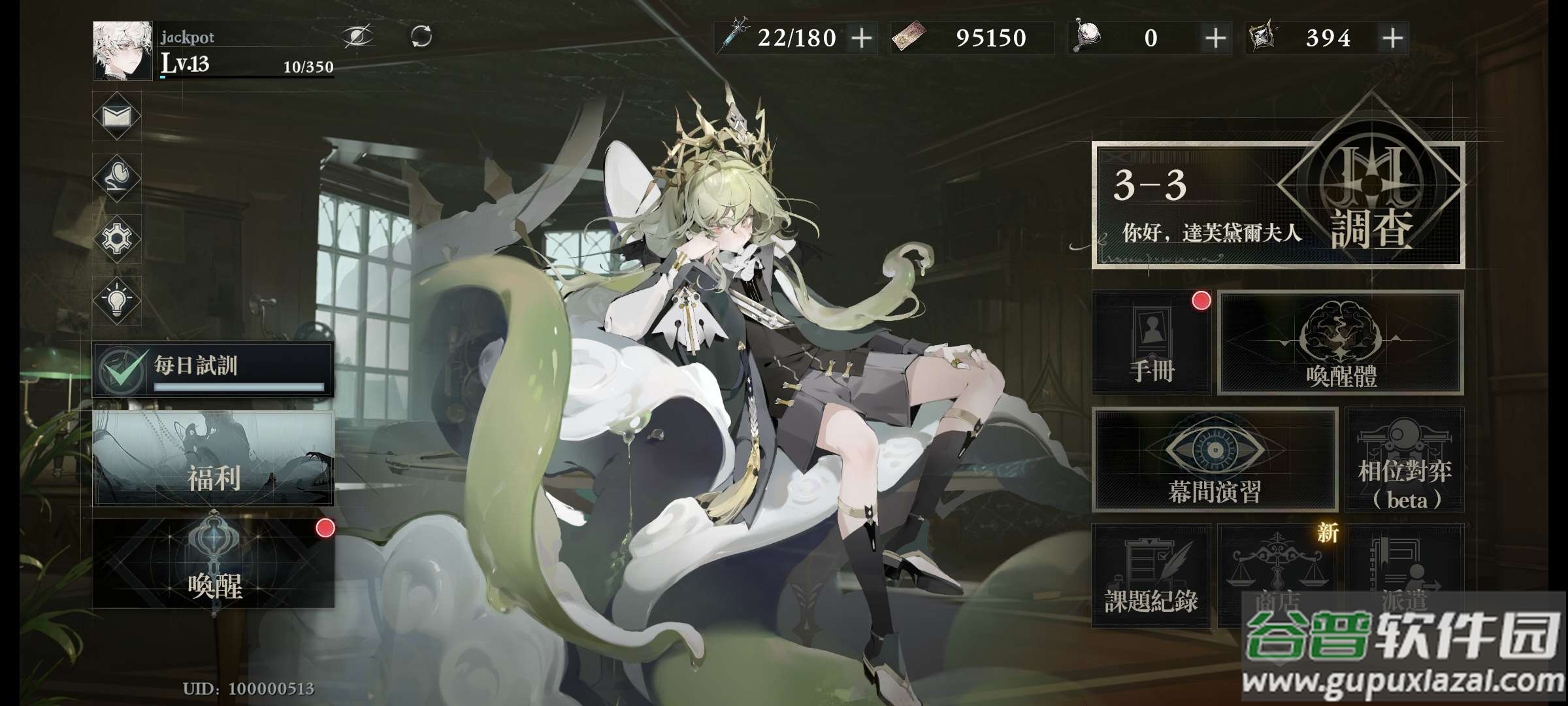Toggle the hide-interface eye icon
This screenshot has height=706, width=1568.
(x=358, y=36)
